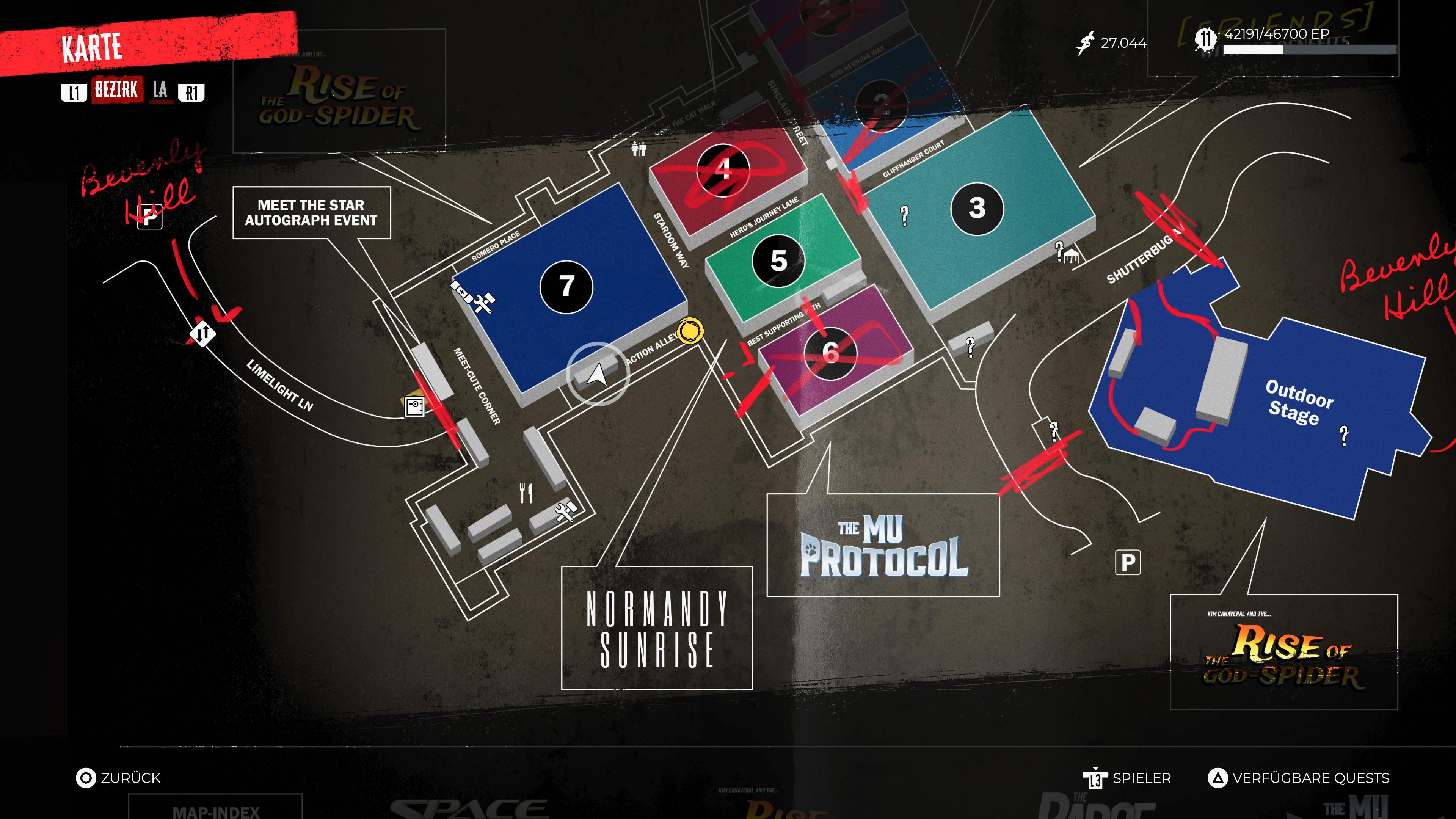Select the workbench icon beside sound stage 7
This screenshot has width=1456, height=819.
(483, 303)
